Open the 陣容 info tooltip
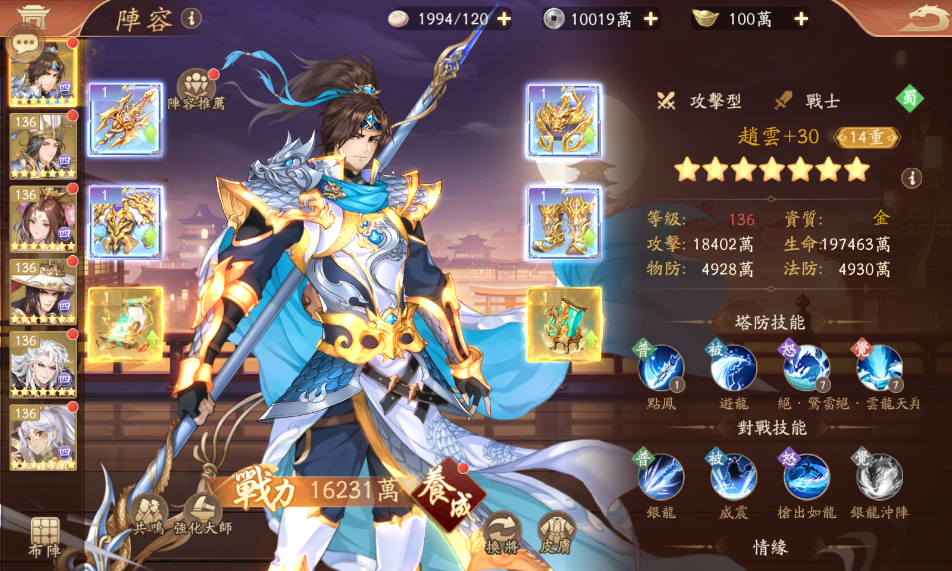The height and width of the screenshot is (571, 952). click(x=190, y=18)
